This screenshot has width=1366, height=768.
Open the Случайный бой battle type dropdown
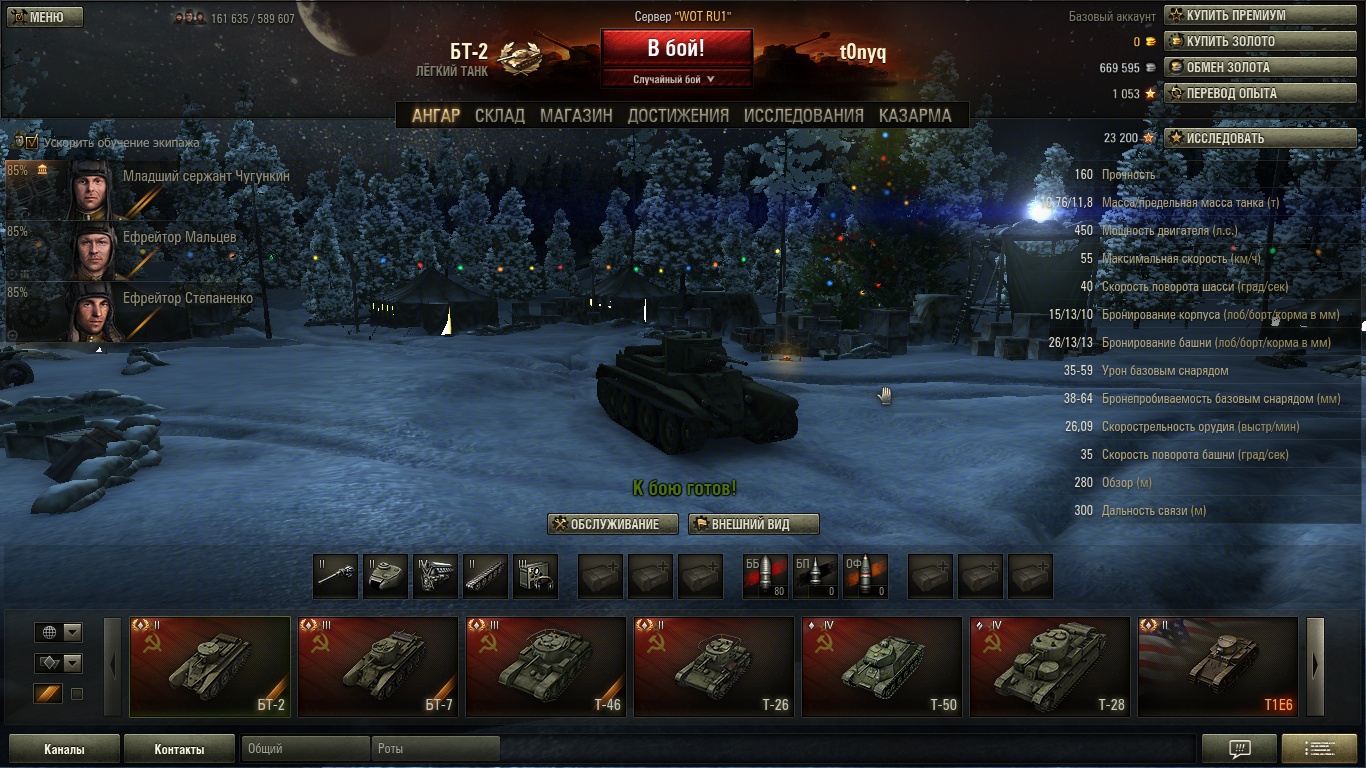click(676, 79)
